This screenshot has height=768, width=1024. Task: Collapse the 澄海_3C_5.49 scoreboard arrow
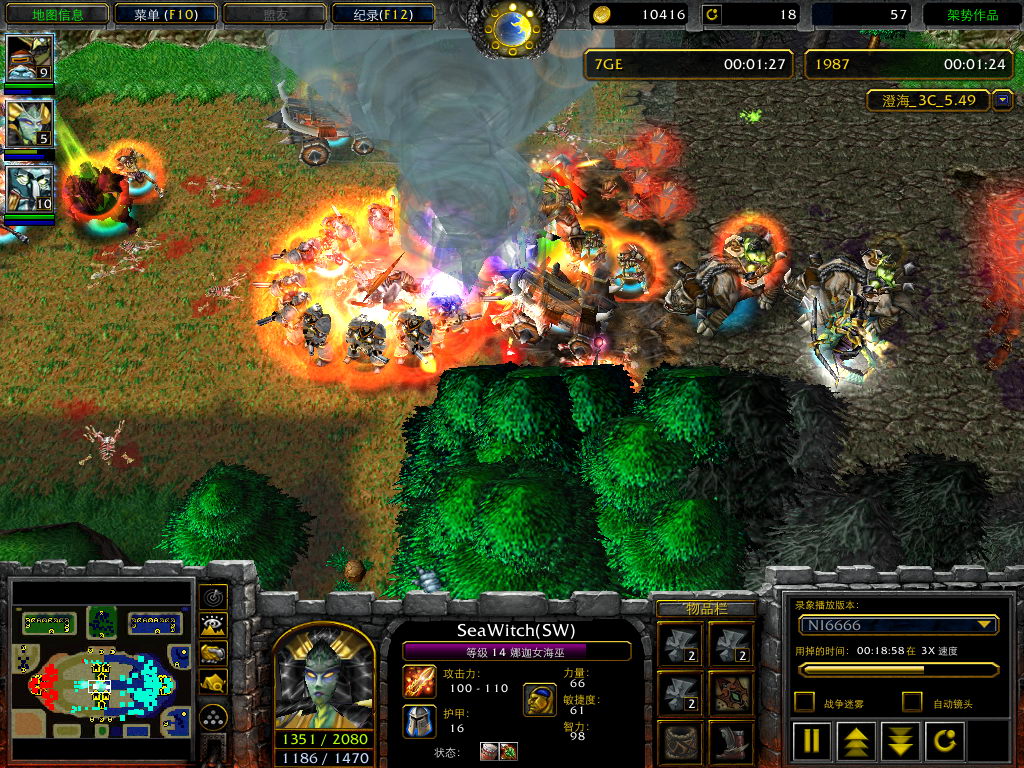click(1003, 101)
